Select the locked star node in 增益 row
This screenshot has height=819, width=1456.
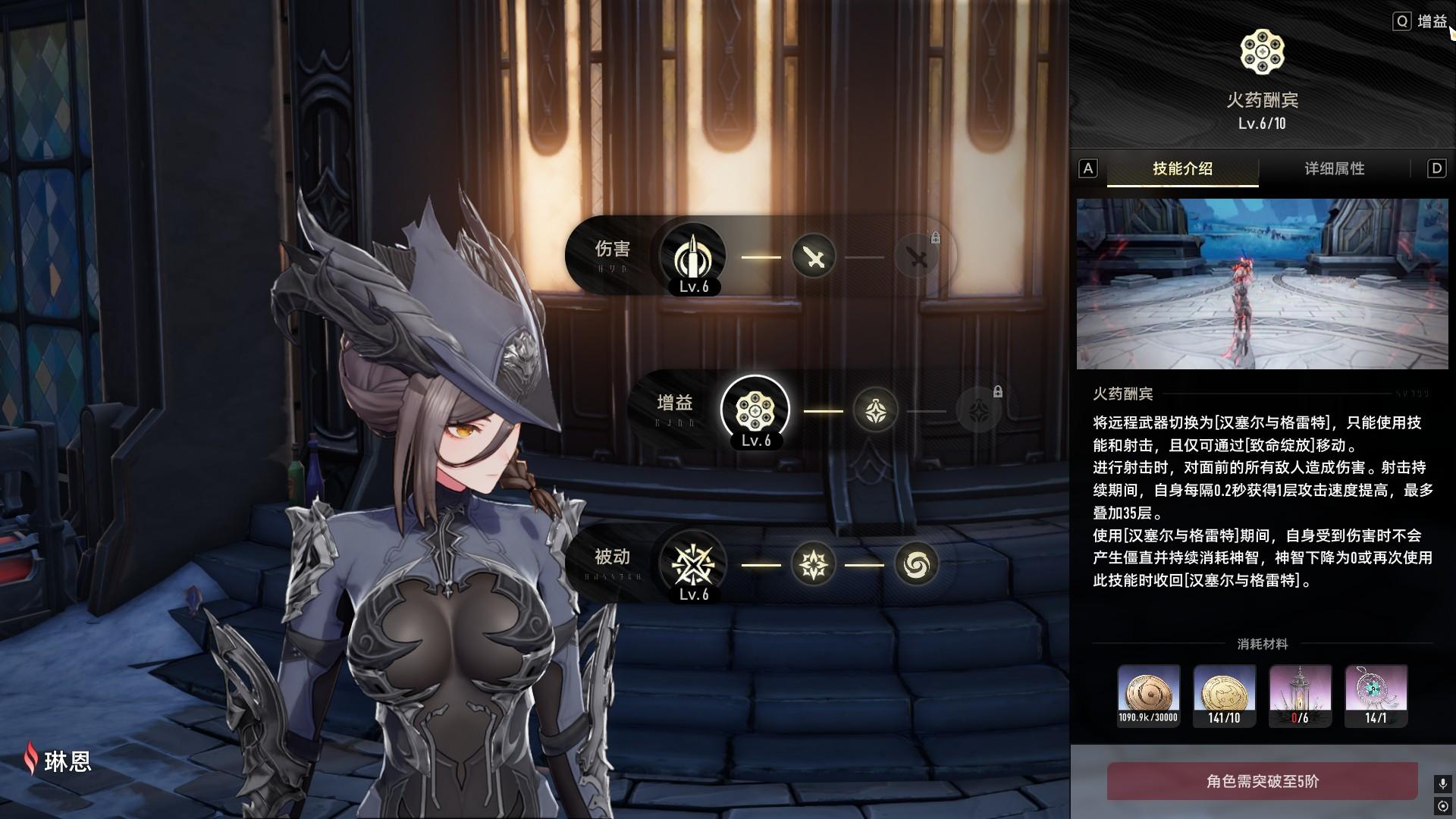coord(979,410)
